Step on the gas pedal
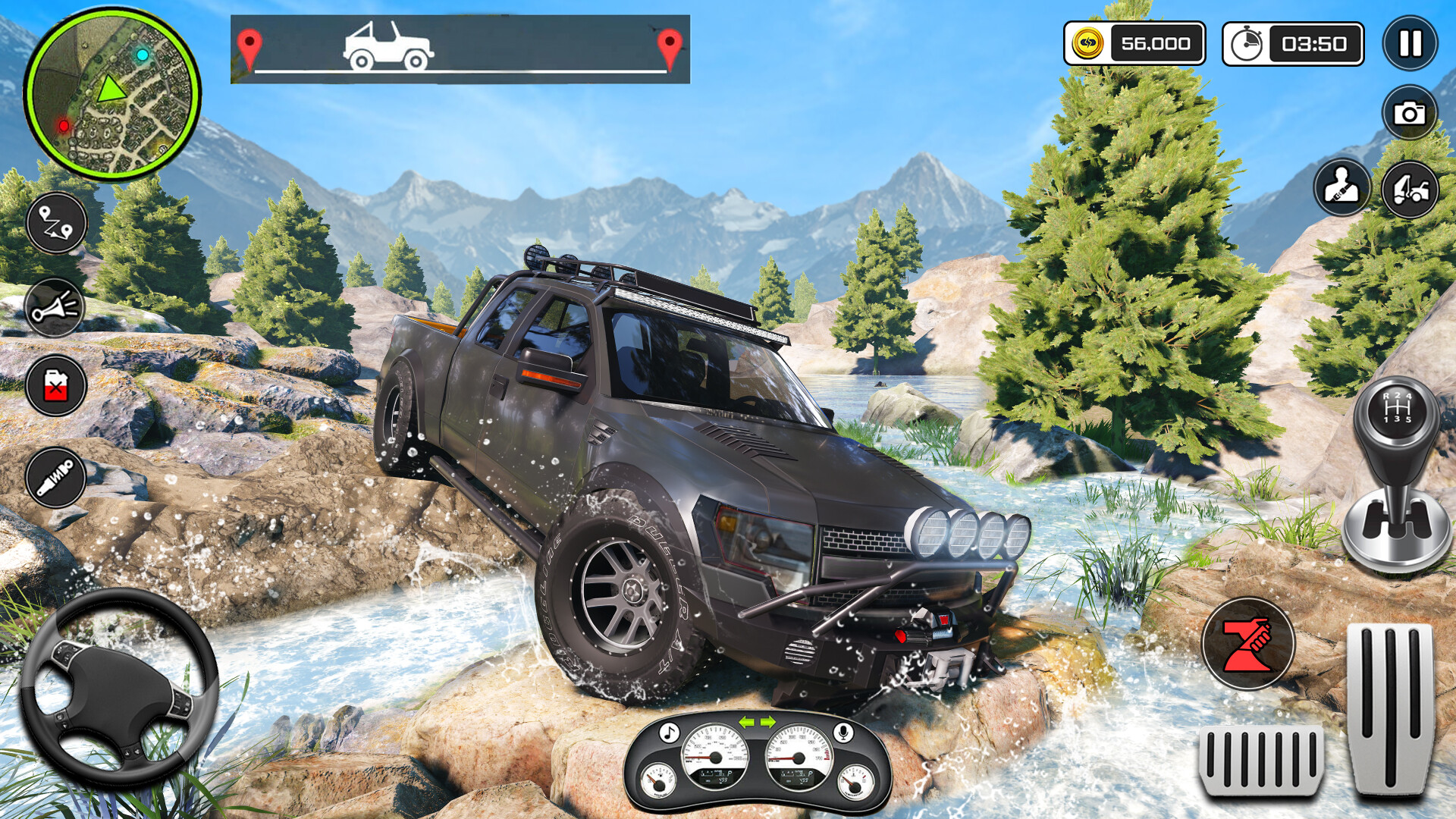1456x819 pixels. (1389, 708)
